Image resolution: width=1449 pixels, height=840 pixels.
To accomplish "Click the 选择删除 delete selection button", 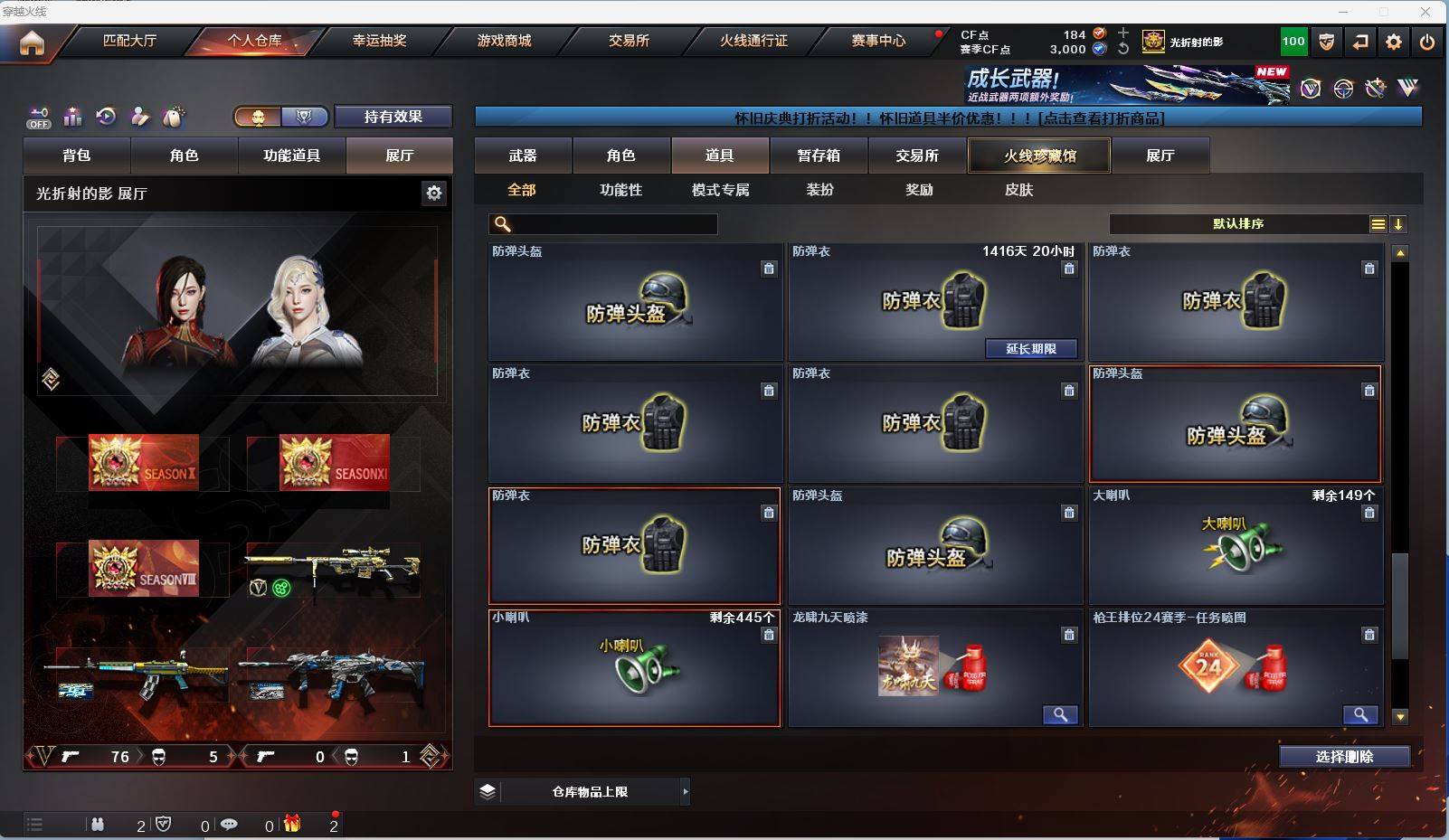I will (x=1344, y=757).
